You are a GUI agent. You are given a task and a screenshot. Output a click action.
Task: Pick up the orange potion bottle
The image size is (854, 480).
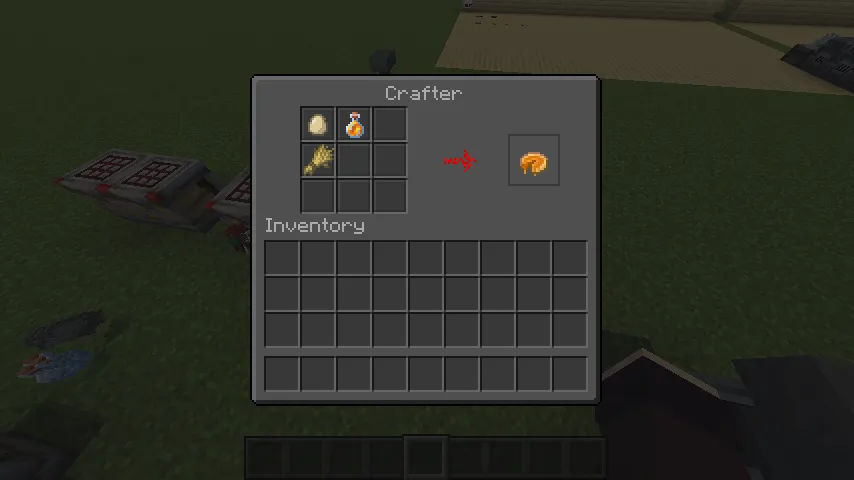tap(354, 125)
